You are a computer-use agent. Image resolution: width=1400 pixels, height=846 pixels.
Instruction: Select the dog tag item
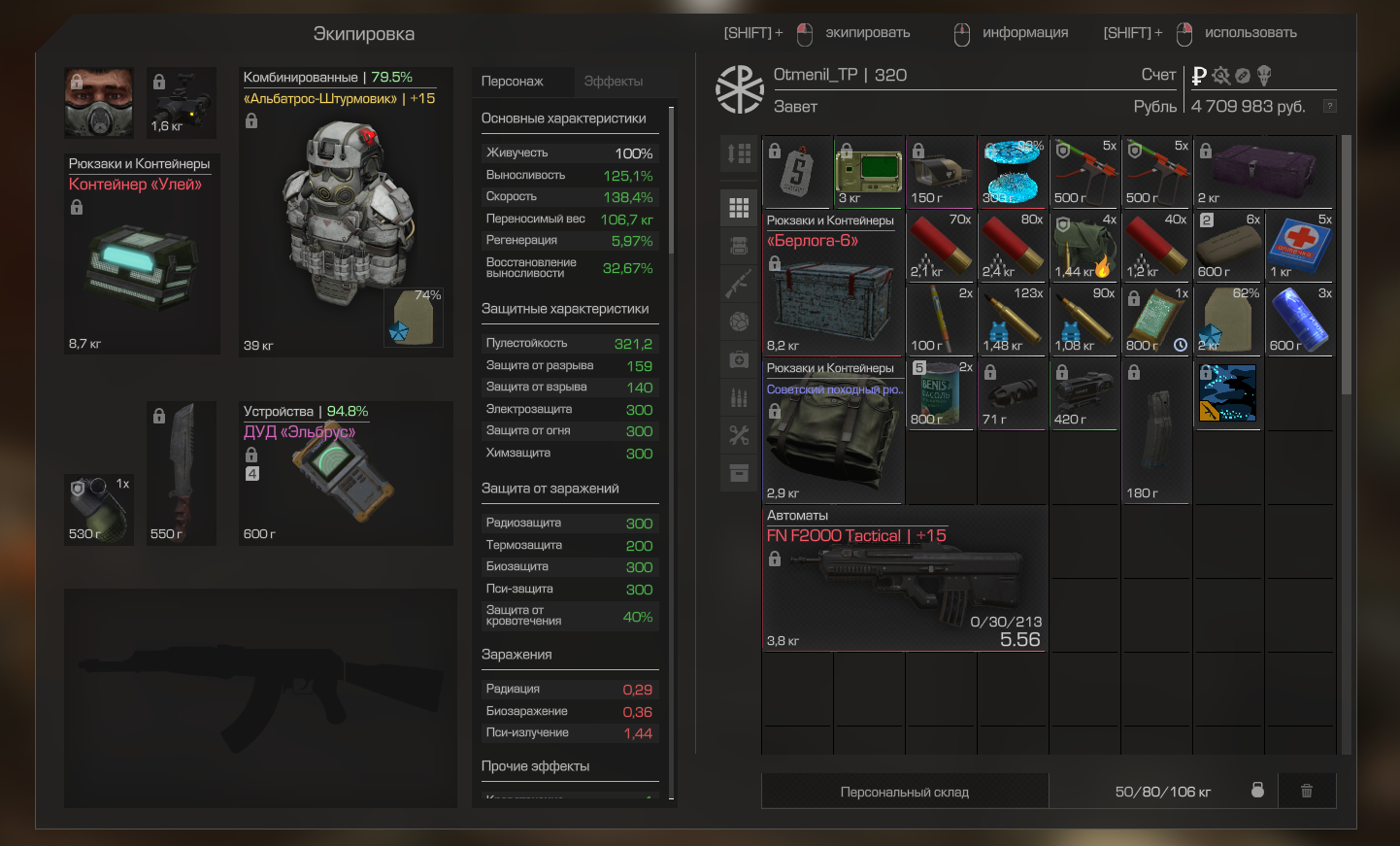coord(797,172)
